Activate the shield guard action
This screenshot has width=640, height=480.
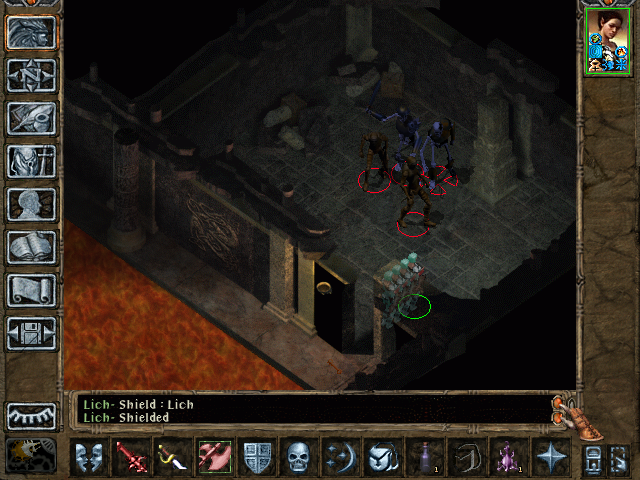point(257,458)
